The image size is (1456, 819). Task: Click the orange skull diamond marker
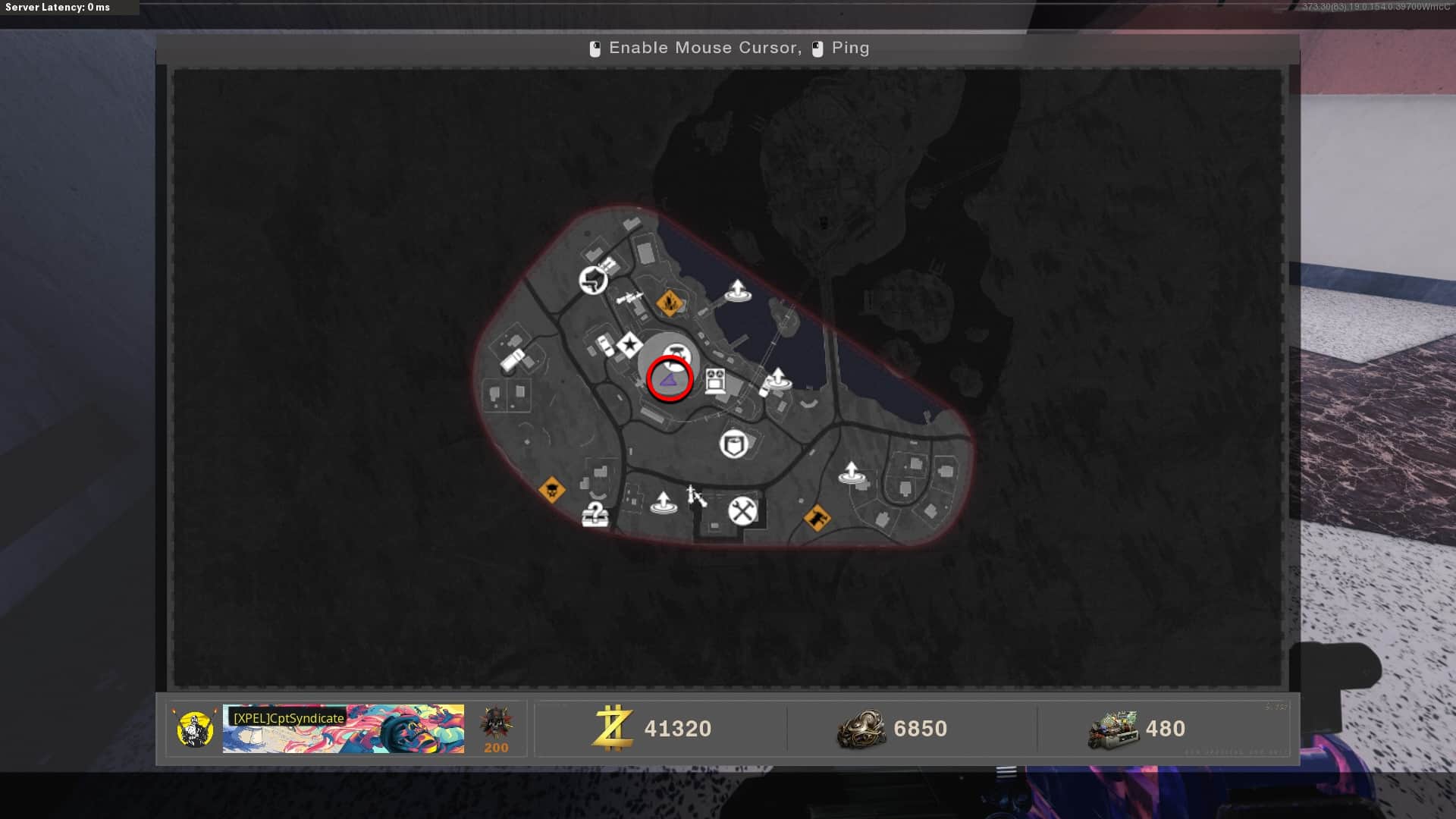pos(551,490)
